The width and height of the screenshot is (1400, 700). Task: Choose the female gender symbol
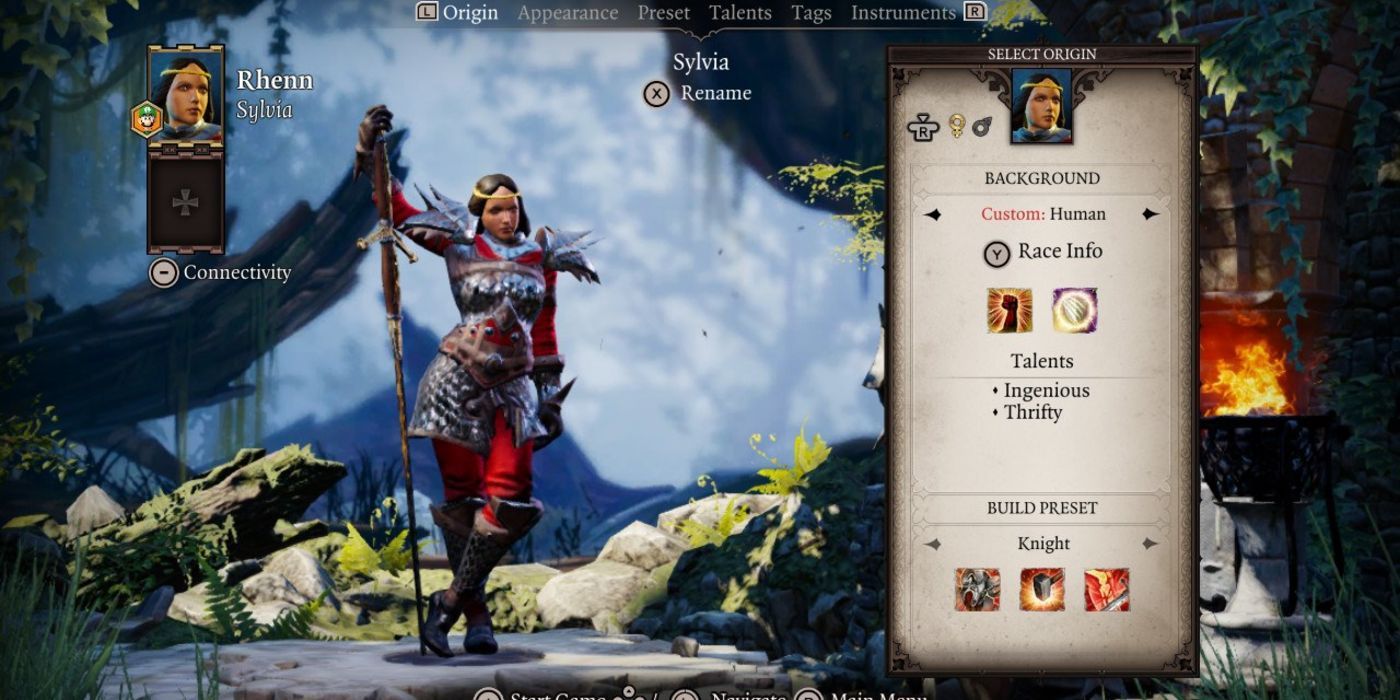[956, 126]
